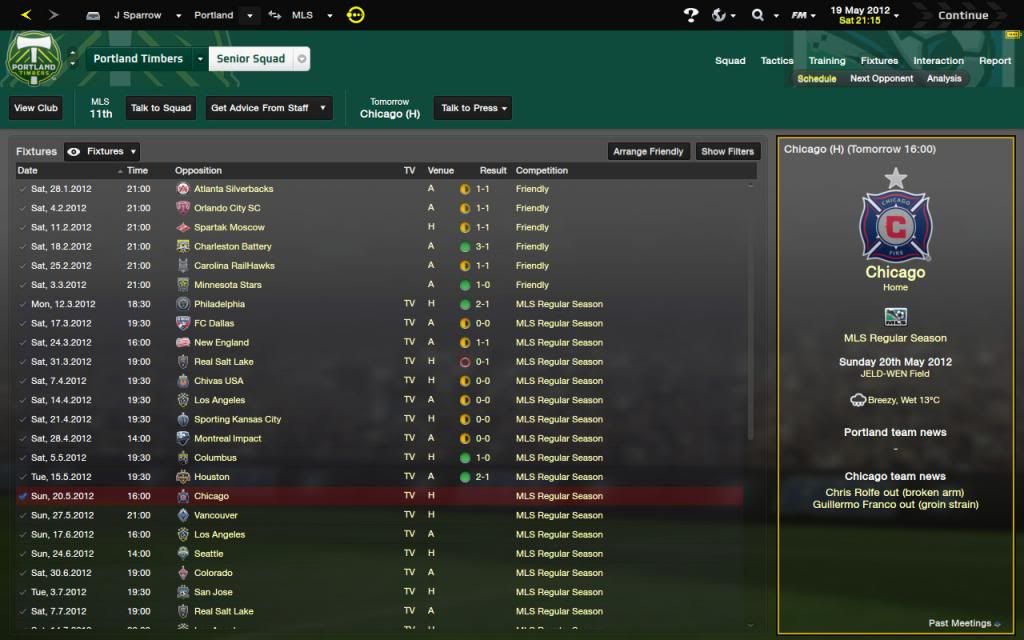Open the Interaction menu
The height and width of the screenshot is (640, 1024).
point(938,61)
